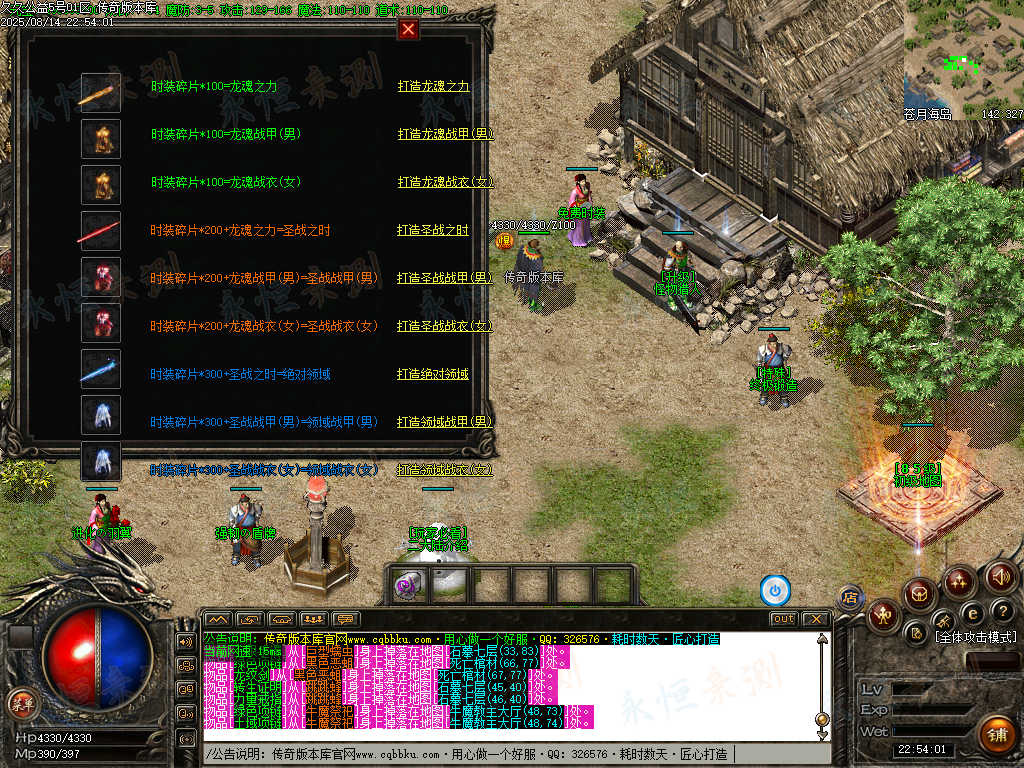Click 打造圣战战甲(男) link
1024x768 pixels.
(444, 278)
